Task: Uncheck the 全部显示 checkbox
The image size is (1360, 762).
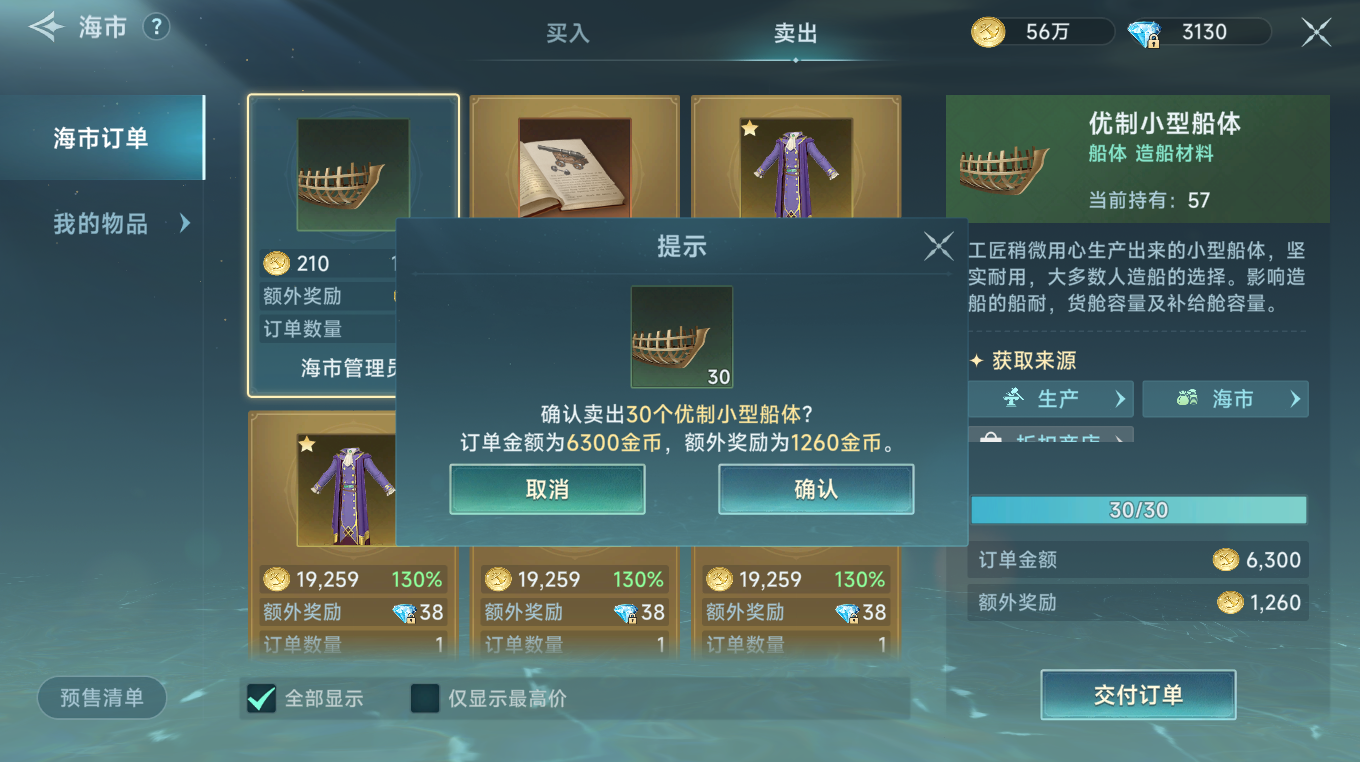Action: (x=259, y=699)
